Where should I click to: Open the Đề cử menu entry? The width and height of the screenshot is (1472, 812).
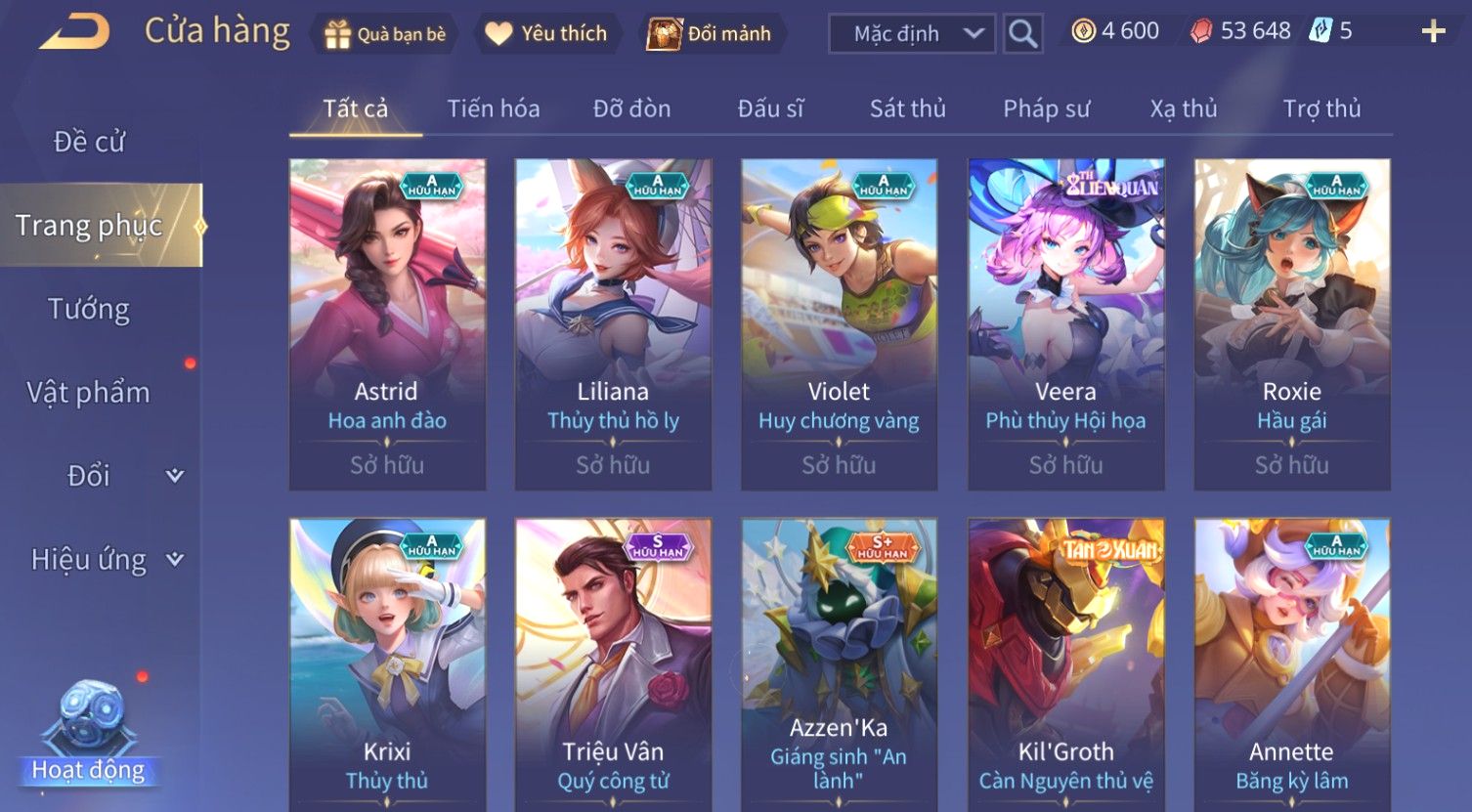89,142
